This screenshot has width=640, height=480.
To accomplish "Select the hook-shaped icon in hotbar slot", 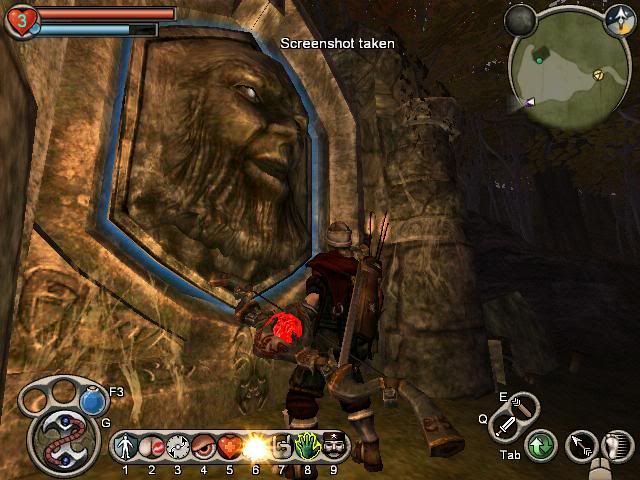I will coord(283,445).
